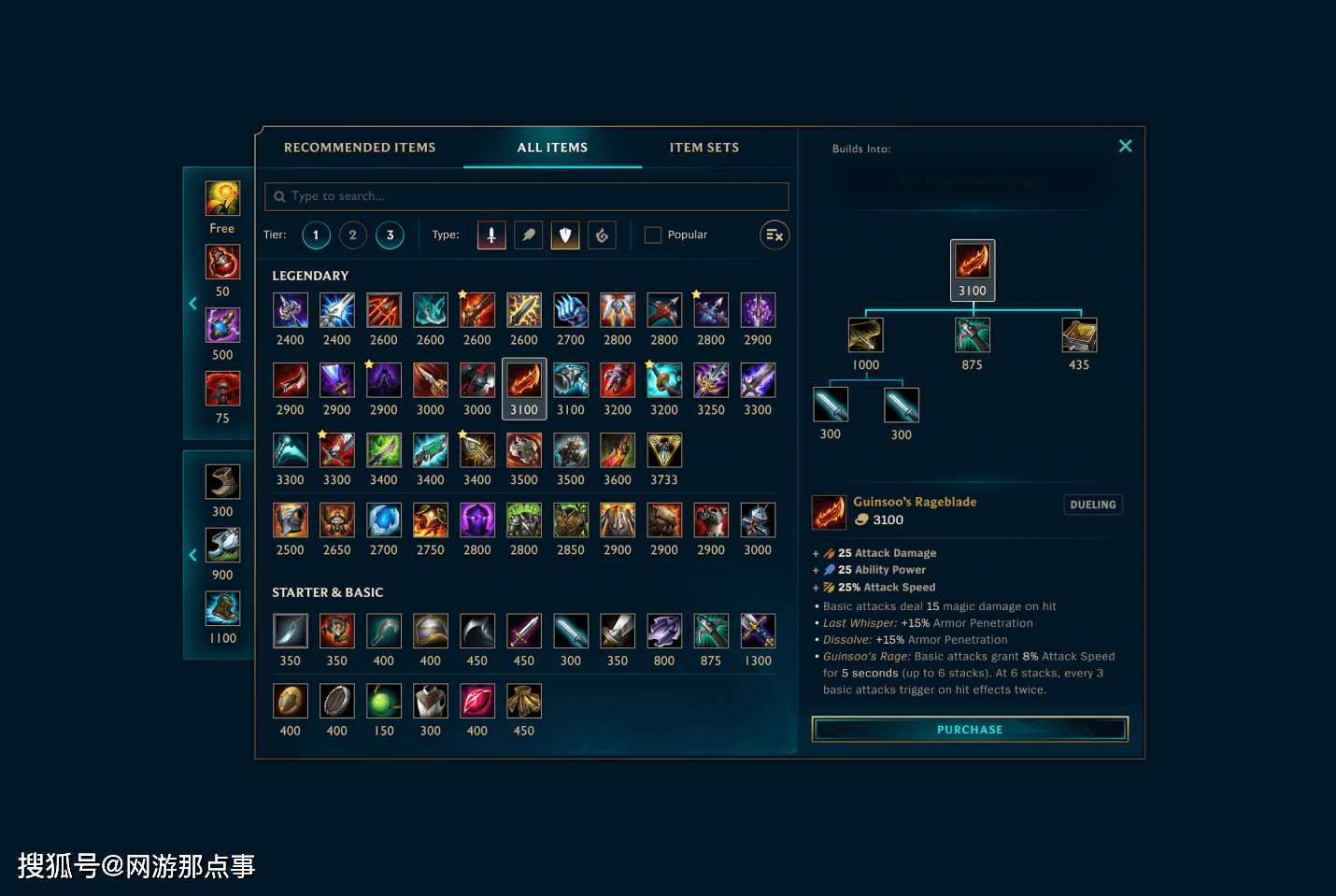Toggle the Tier 1 filter
The width and height of the screenshot is (1336, 896).
pyautogui.click(x=316, y=235)
